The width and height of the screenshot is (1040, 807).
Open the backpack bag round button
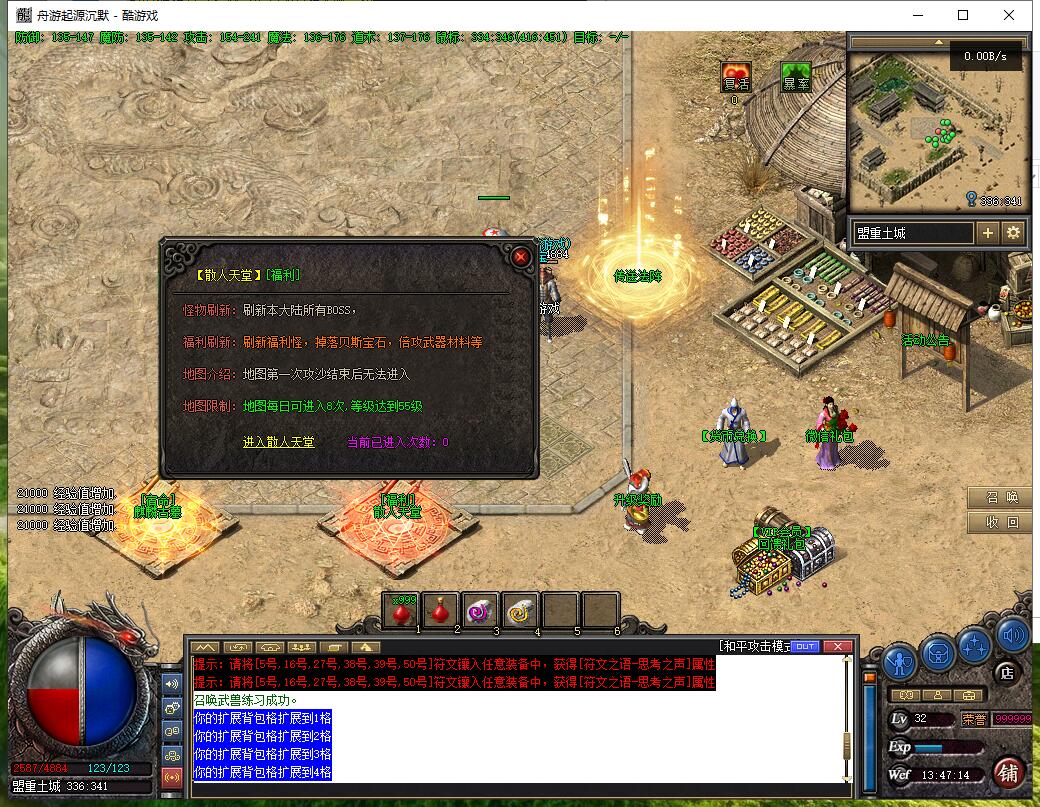pyautogui.click(x=938, y=653)
